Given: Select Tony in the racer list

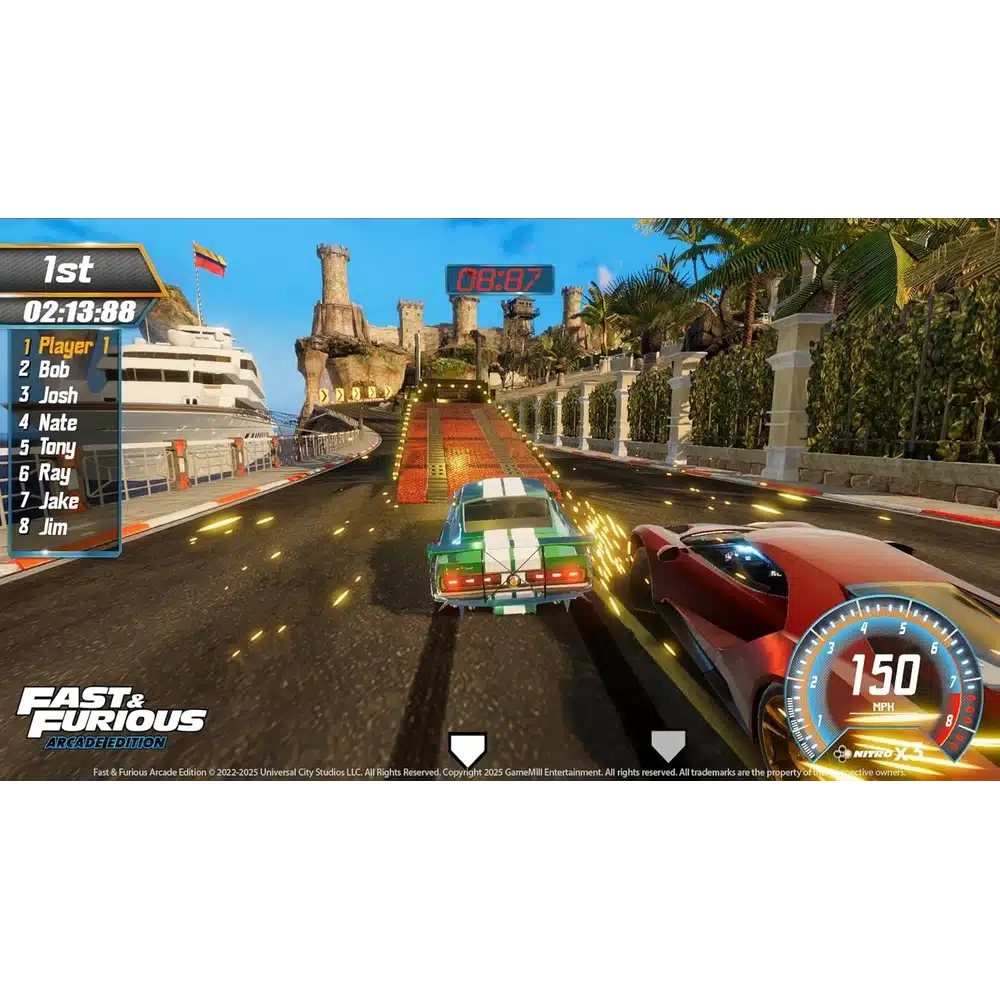Looking at the screenshot, I should coord(57,448).
